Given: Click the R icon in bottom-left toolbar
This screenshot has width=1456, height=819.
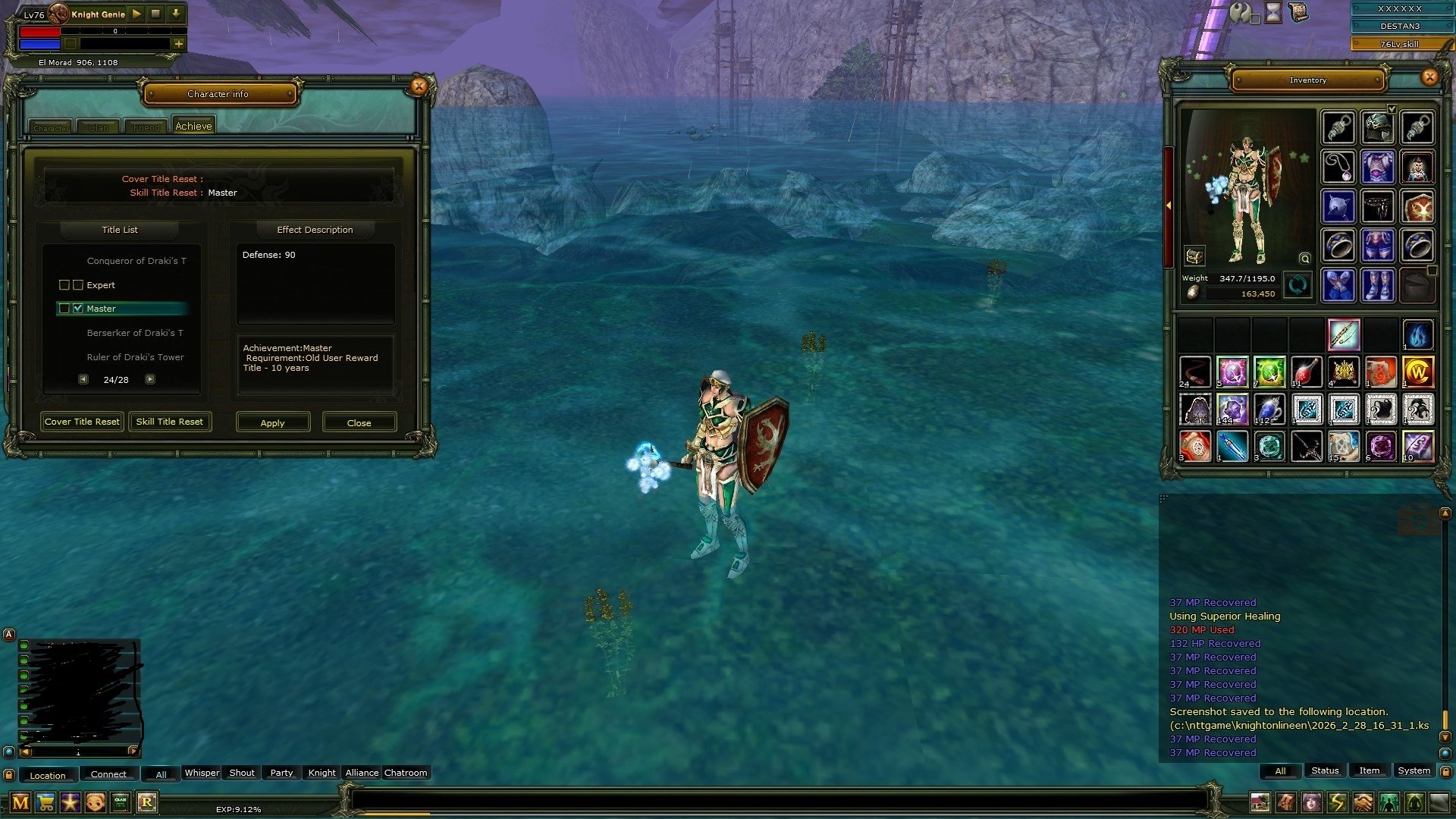Looking at the screenshot, I should [149, 802].
